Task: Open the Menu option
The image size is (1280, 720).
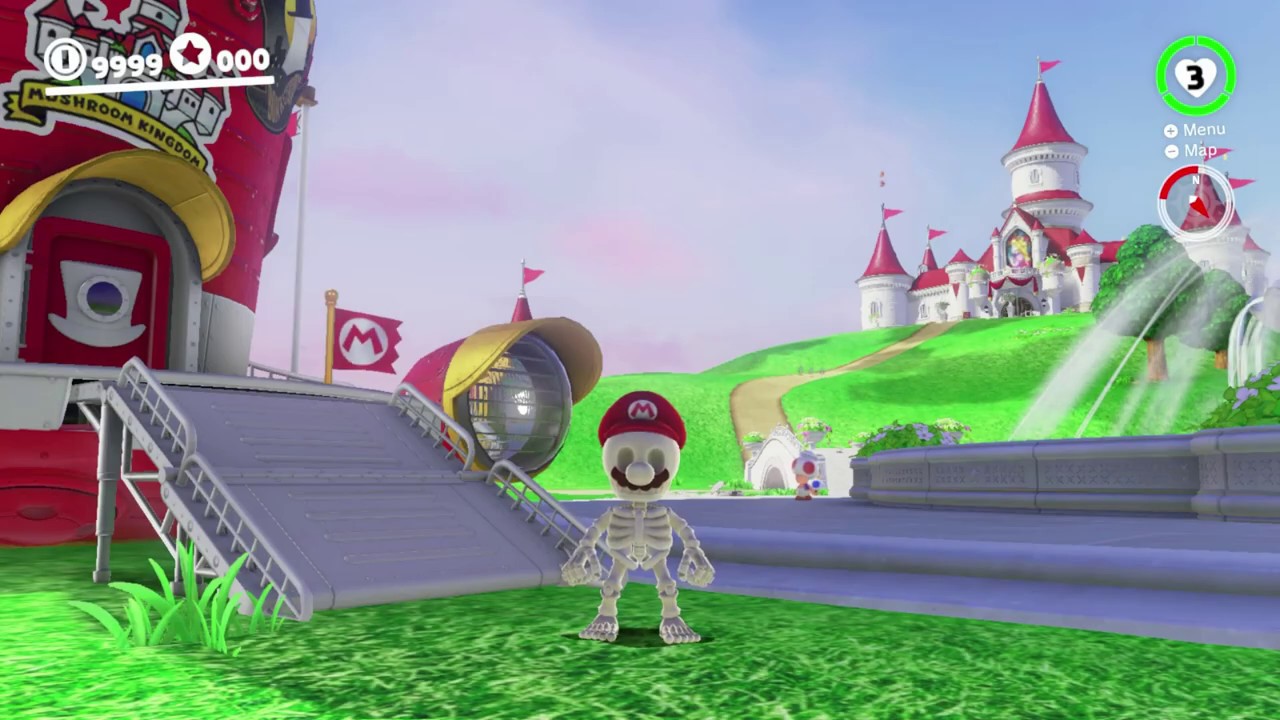Action: click(x=1195, y=130)
